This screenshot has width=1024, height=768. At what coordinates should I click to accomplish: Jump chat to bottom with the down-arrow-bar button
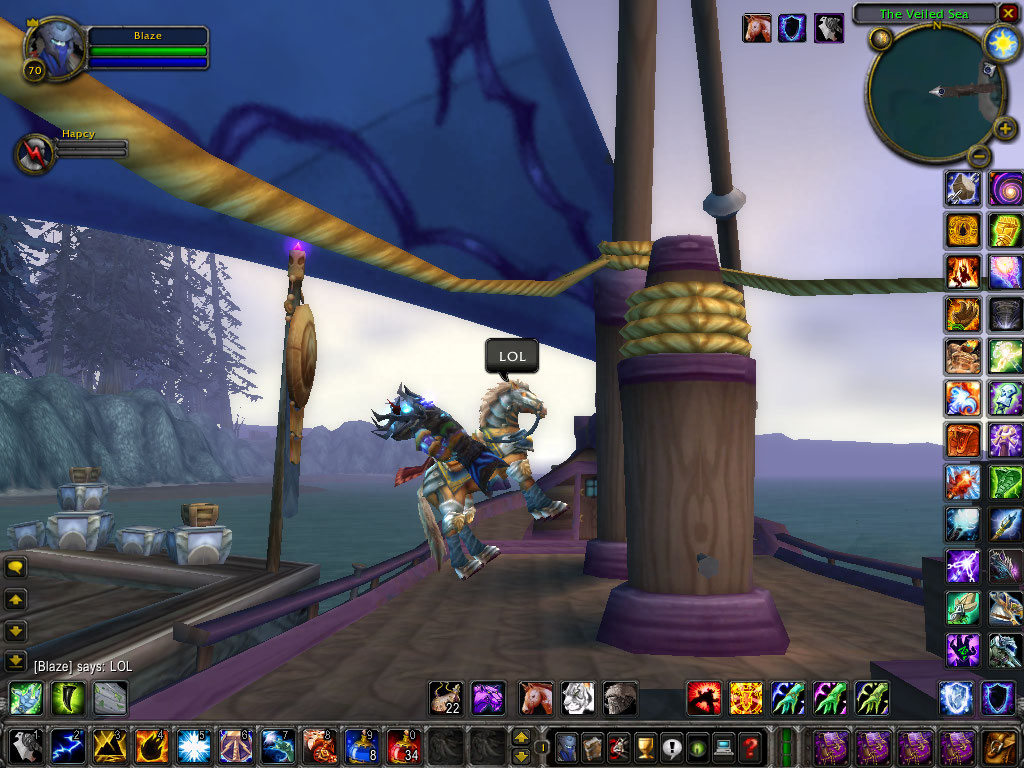16,661
